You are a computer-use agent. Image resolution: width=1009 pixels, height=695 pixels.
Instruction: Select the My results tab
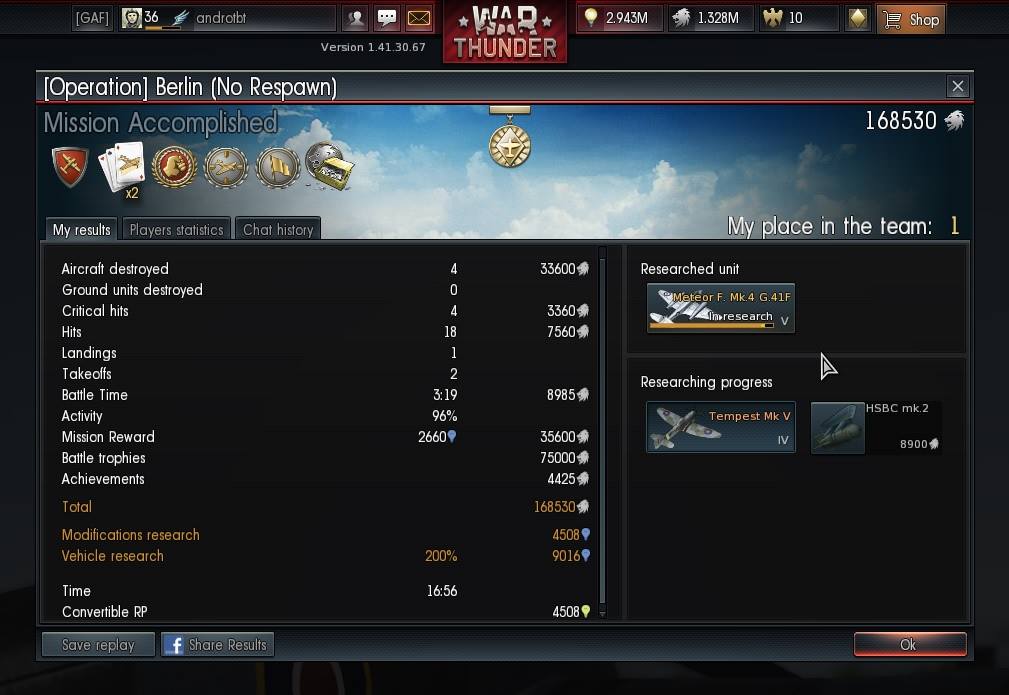coord(81,229)
